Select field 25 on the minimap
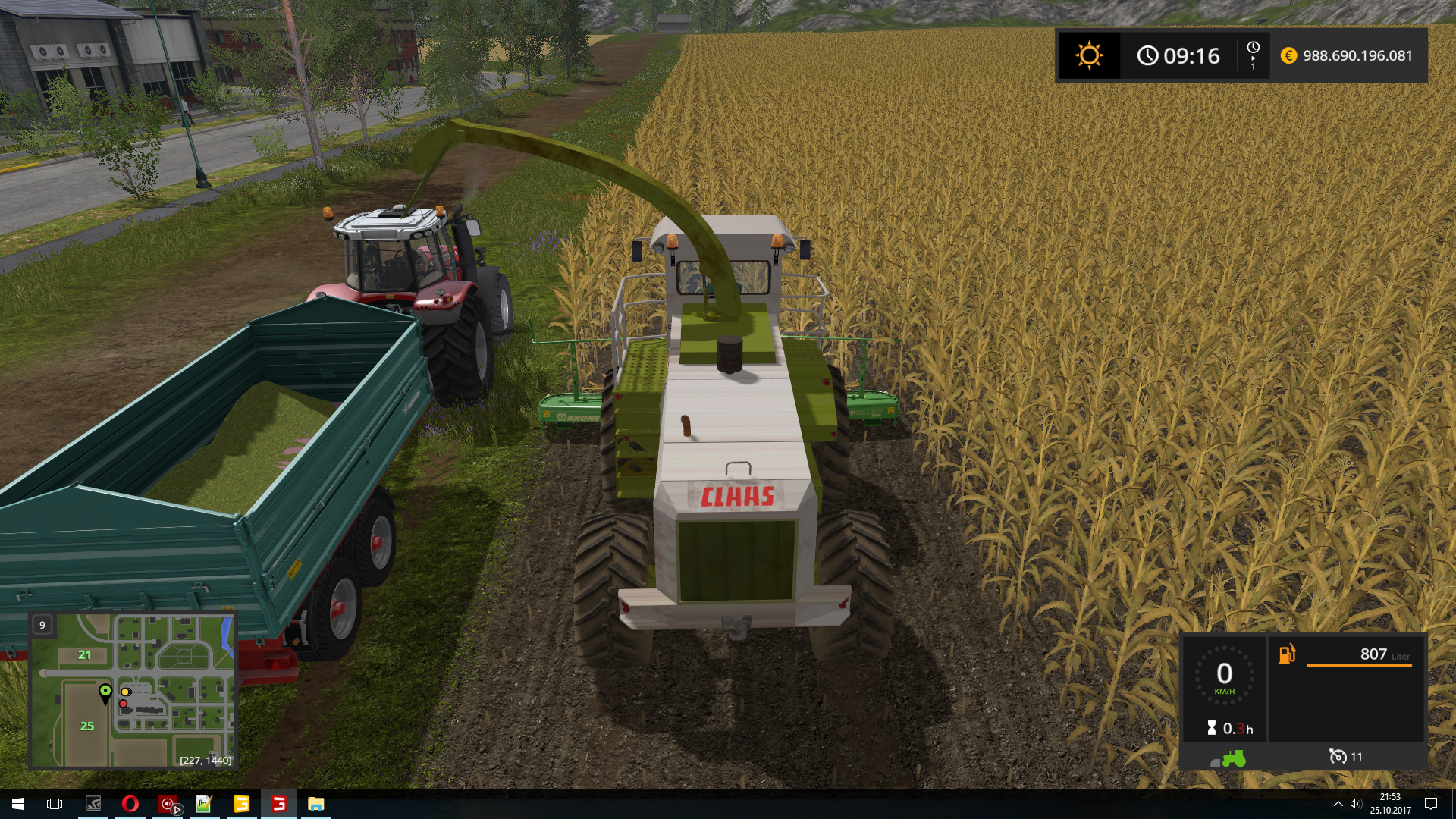The height and width of the screenshot is (819, 1456). [87, 726]
